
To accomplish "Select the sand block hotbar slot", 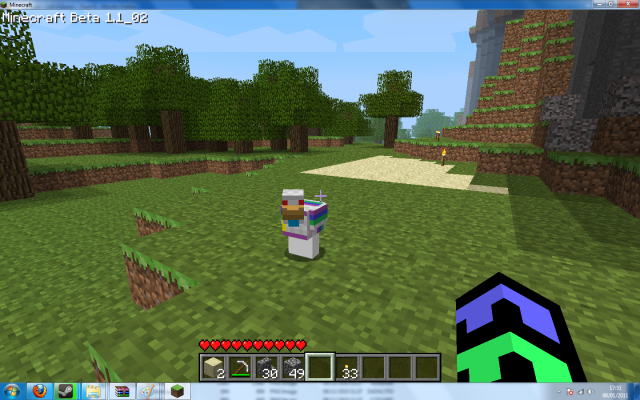I will coord(213,366).
